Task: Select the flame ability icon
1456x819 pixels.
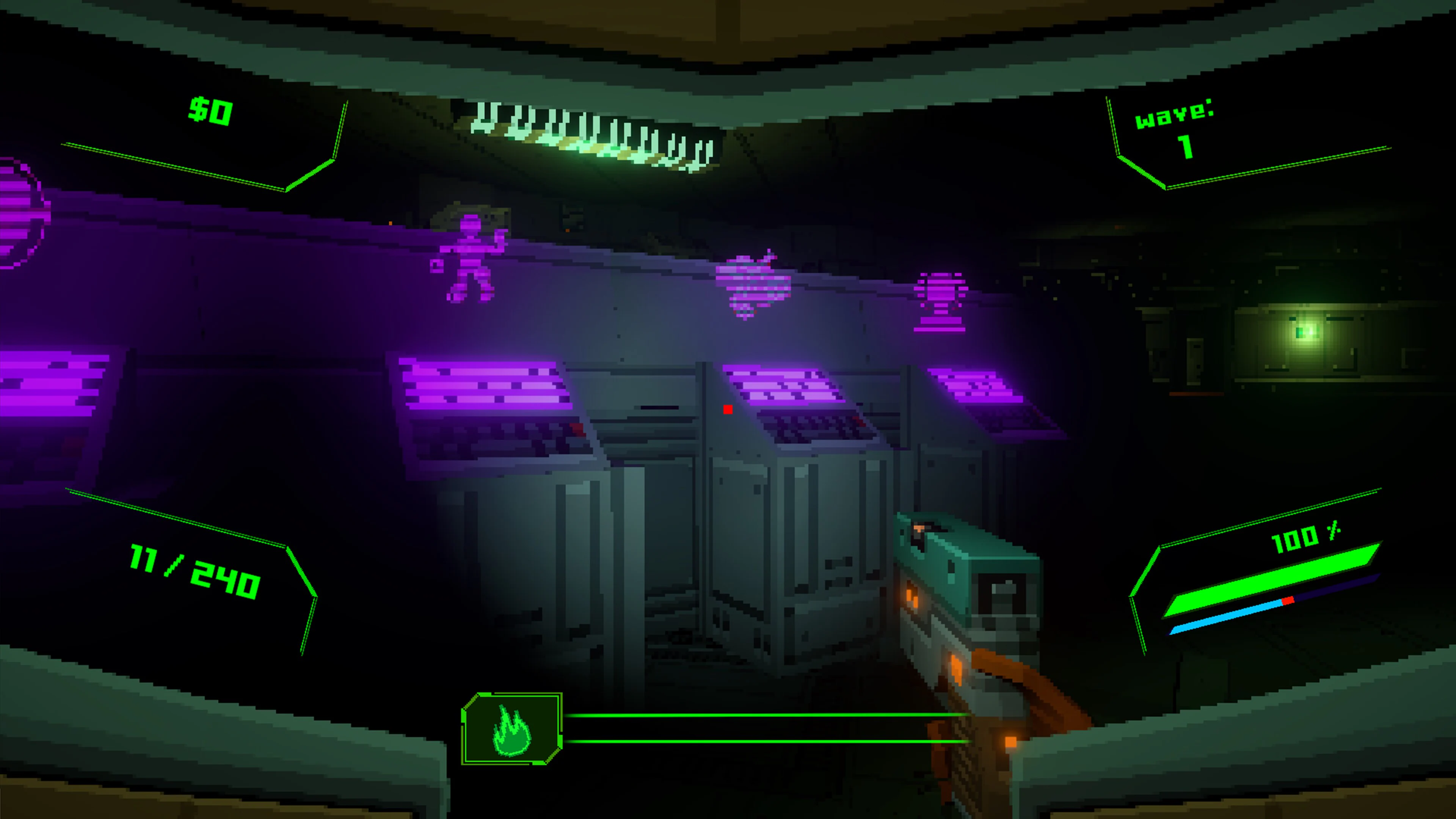Action: (x=513, y=733)
